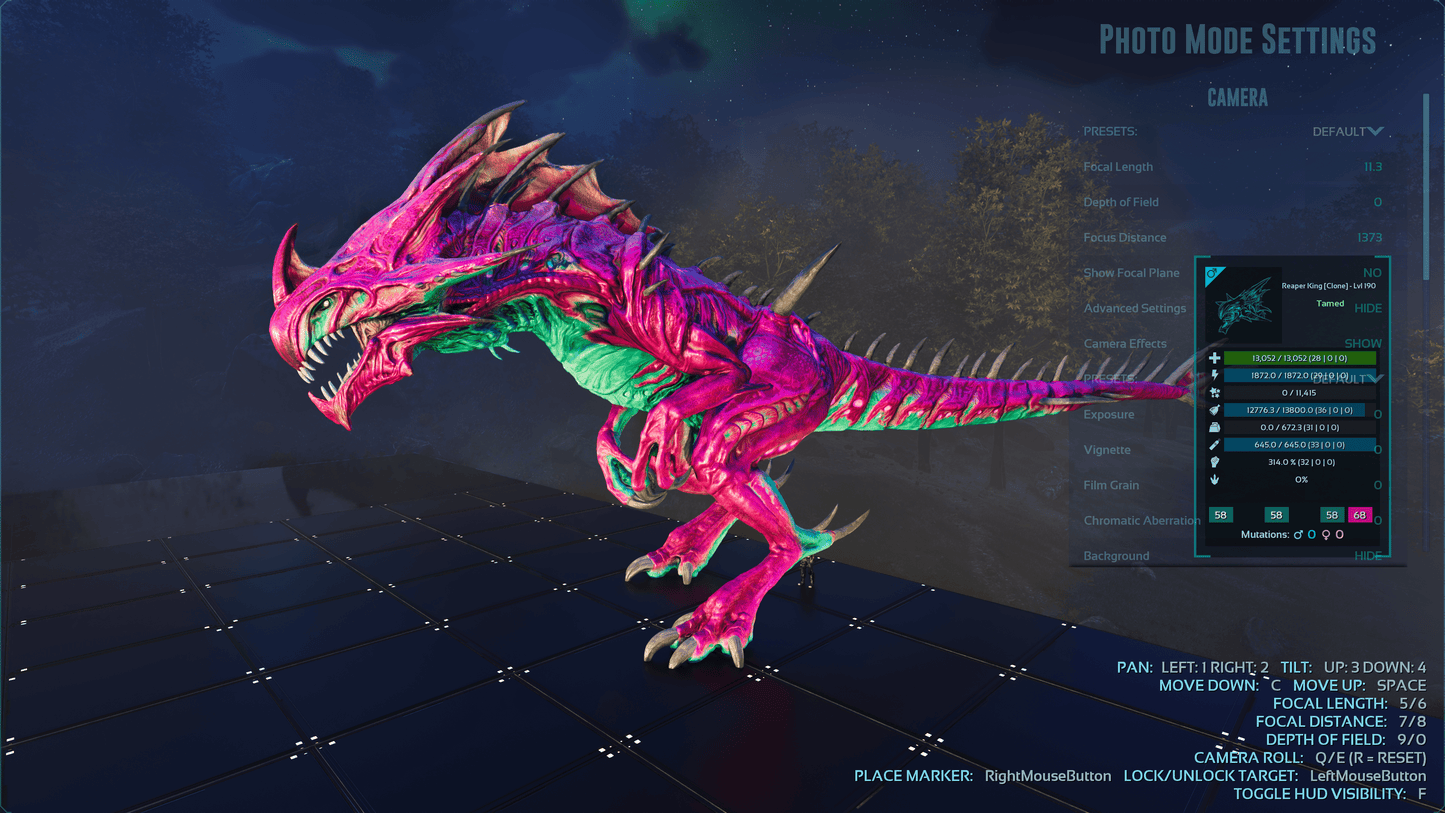Select the Chromatic Aberration setting
Image resolution: width=1445 pixels, height=813 pixels.
[1141, 520]
